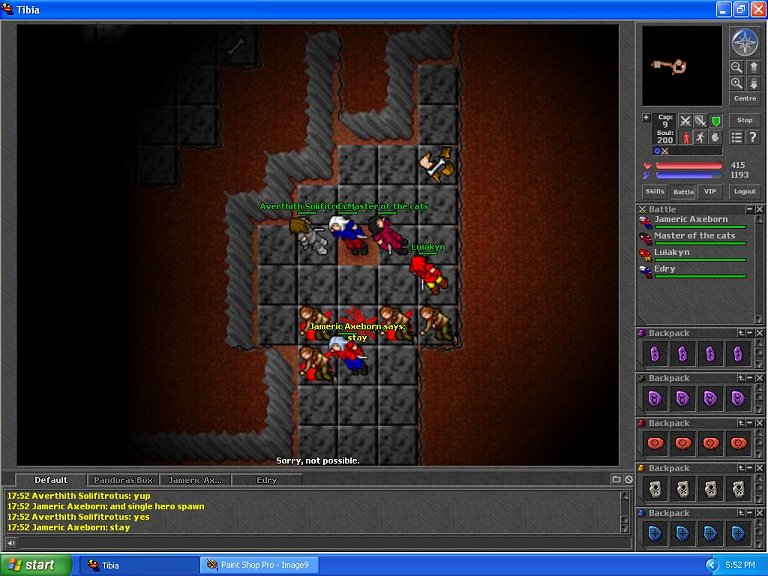Select the green shield defensive stance
The image size is (768, 576).
(715, 121)
